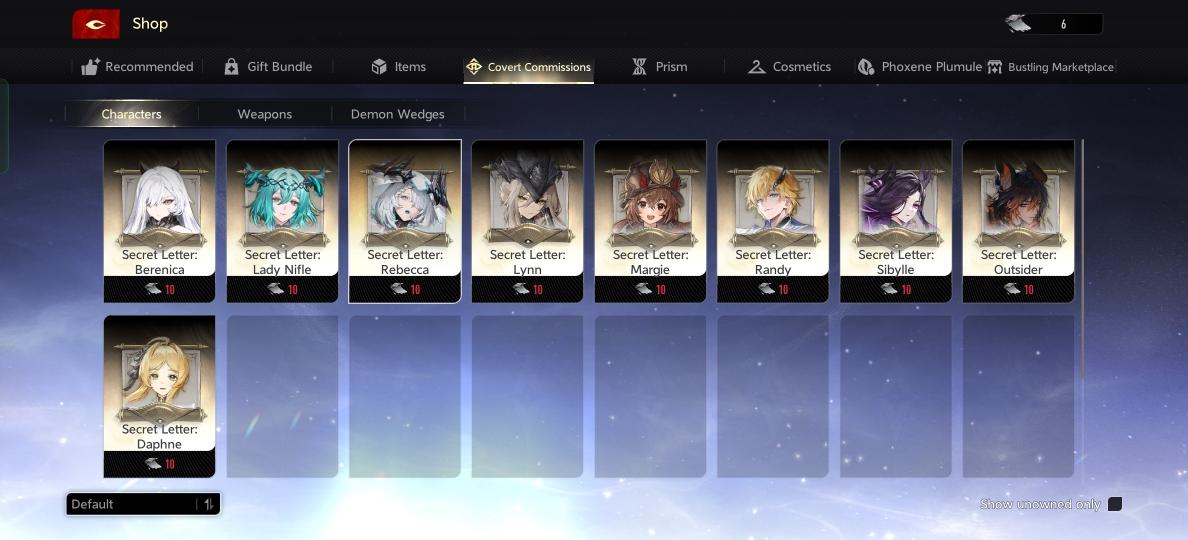This screenshot has width=1188, height=540.
Task: Choose the Secret Letter: Lady Nifle card
Action: [x=282, y=220]
